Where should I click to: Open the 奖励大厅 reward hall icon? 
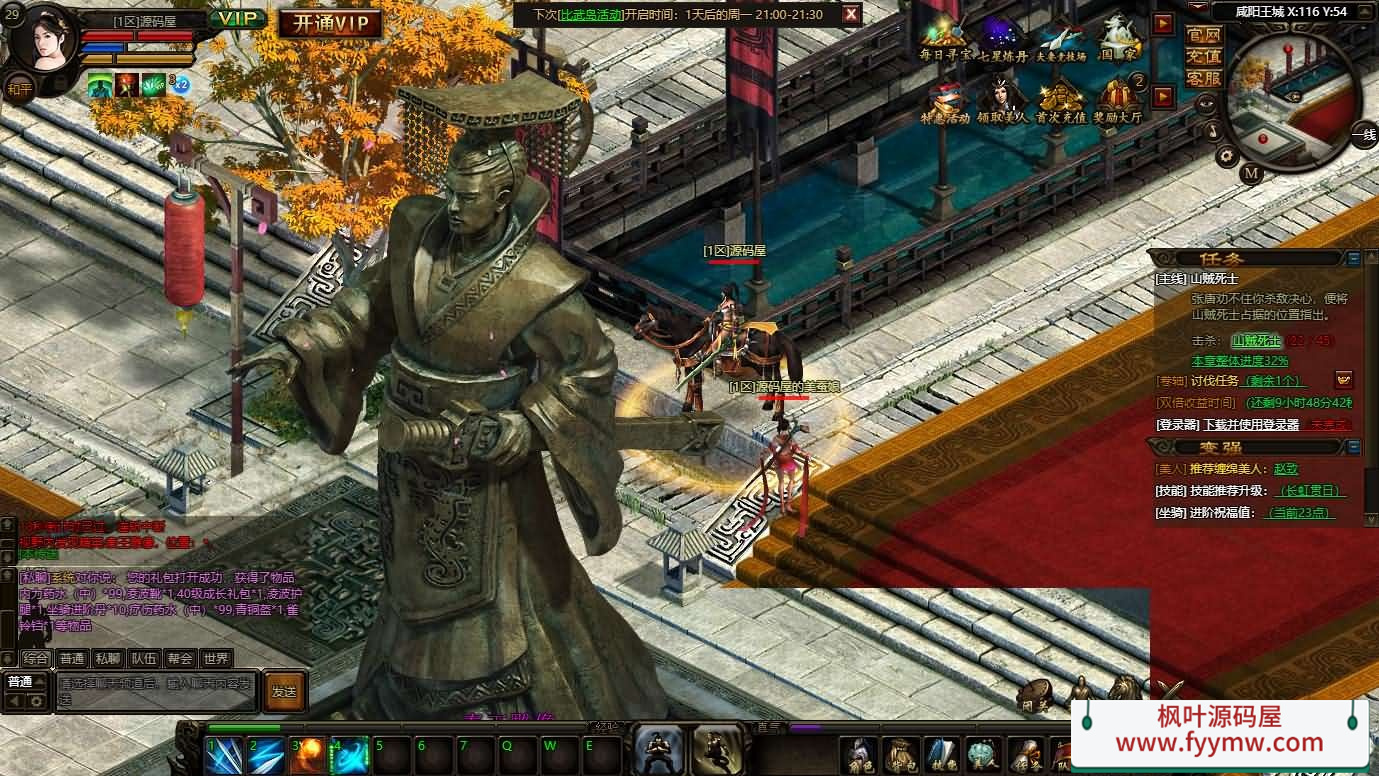pos(1119,102)
